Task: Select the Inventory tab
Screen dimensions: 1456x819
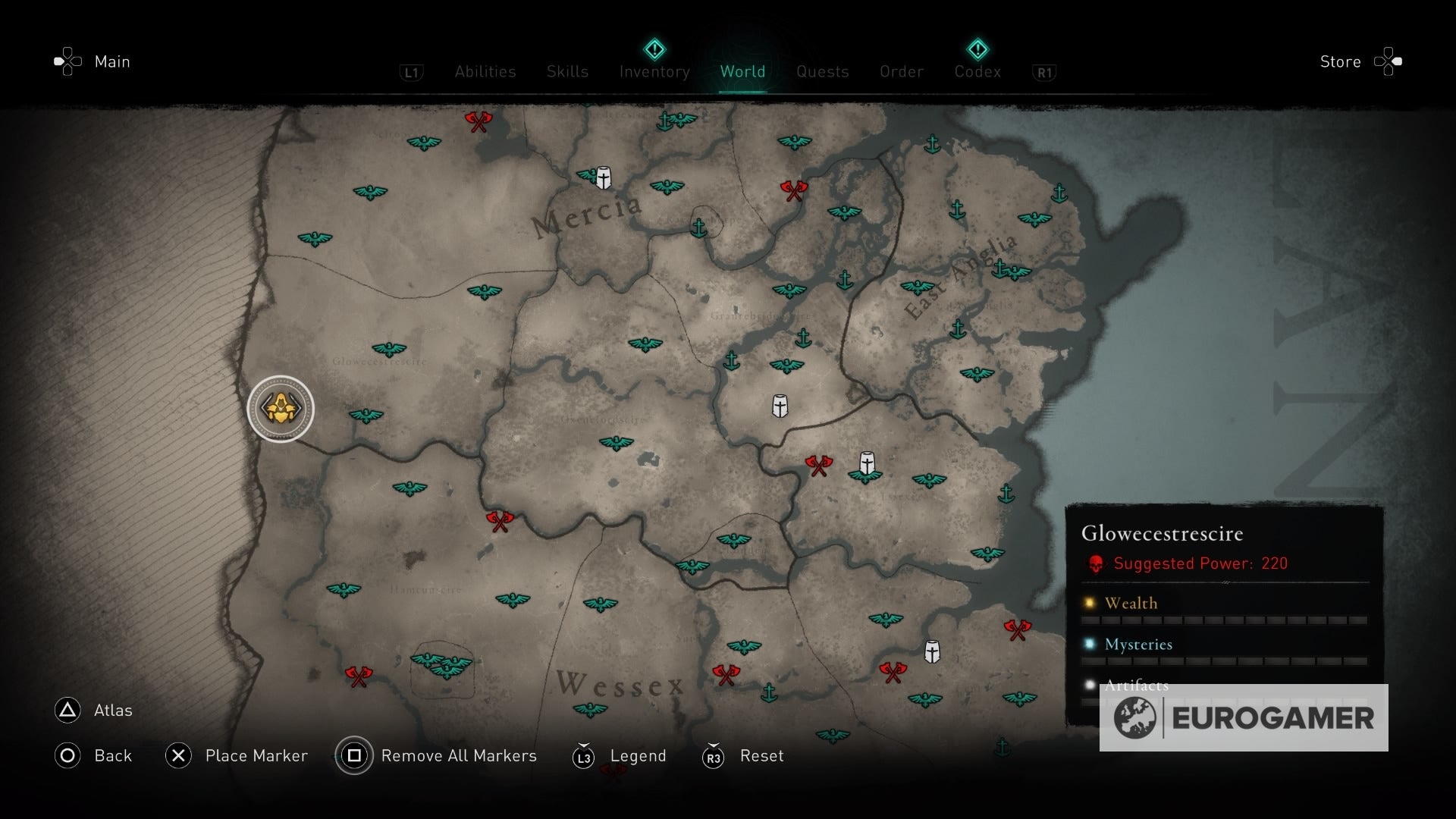Action: click(x=654, y=72)
